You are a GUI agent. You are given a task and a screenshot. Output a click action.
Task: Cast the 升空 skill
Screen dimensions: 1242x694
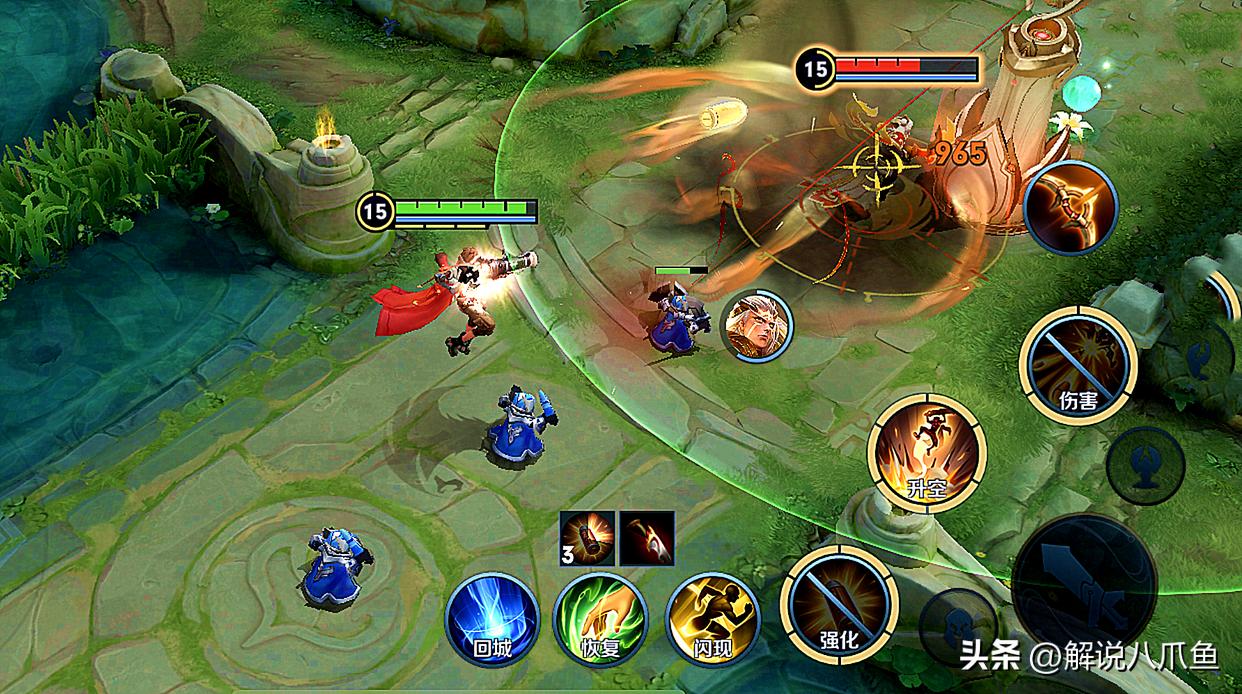[x=927, y=453]
